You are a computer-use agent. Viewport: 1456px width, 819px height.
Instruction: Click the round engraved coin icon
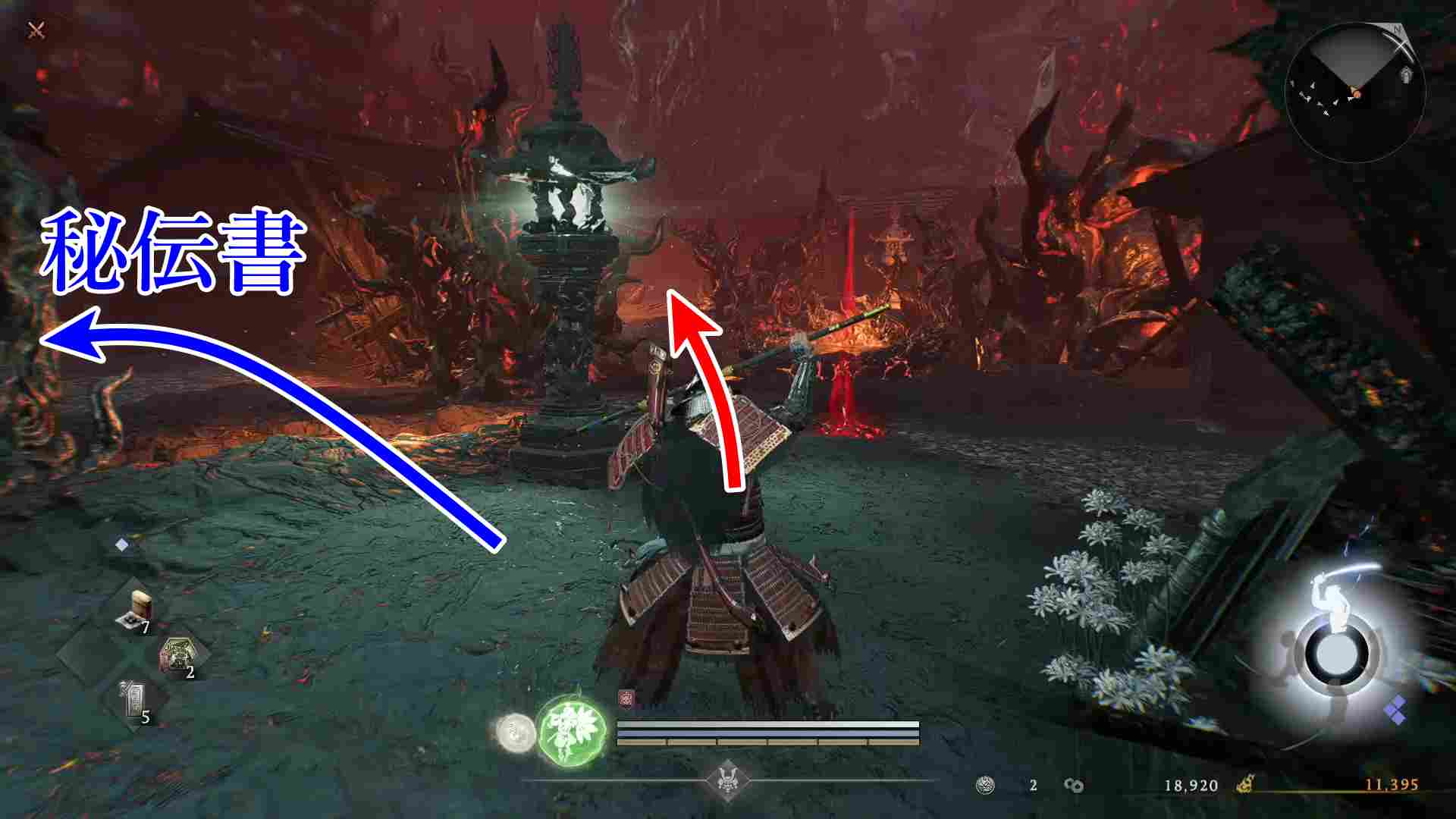click(986, 785)
